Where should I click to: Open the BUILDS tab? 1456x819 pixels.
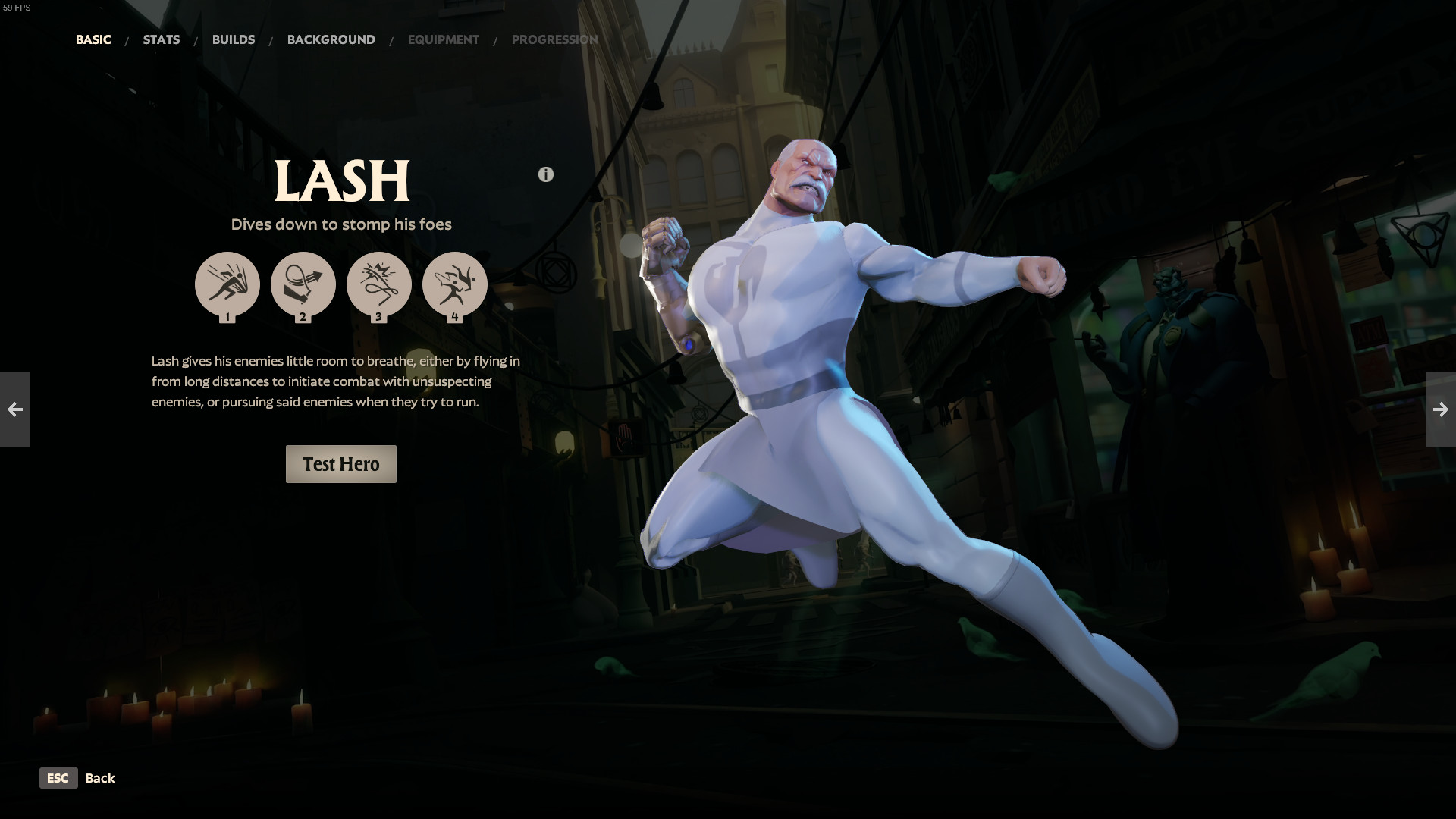[234, 39]
